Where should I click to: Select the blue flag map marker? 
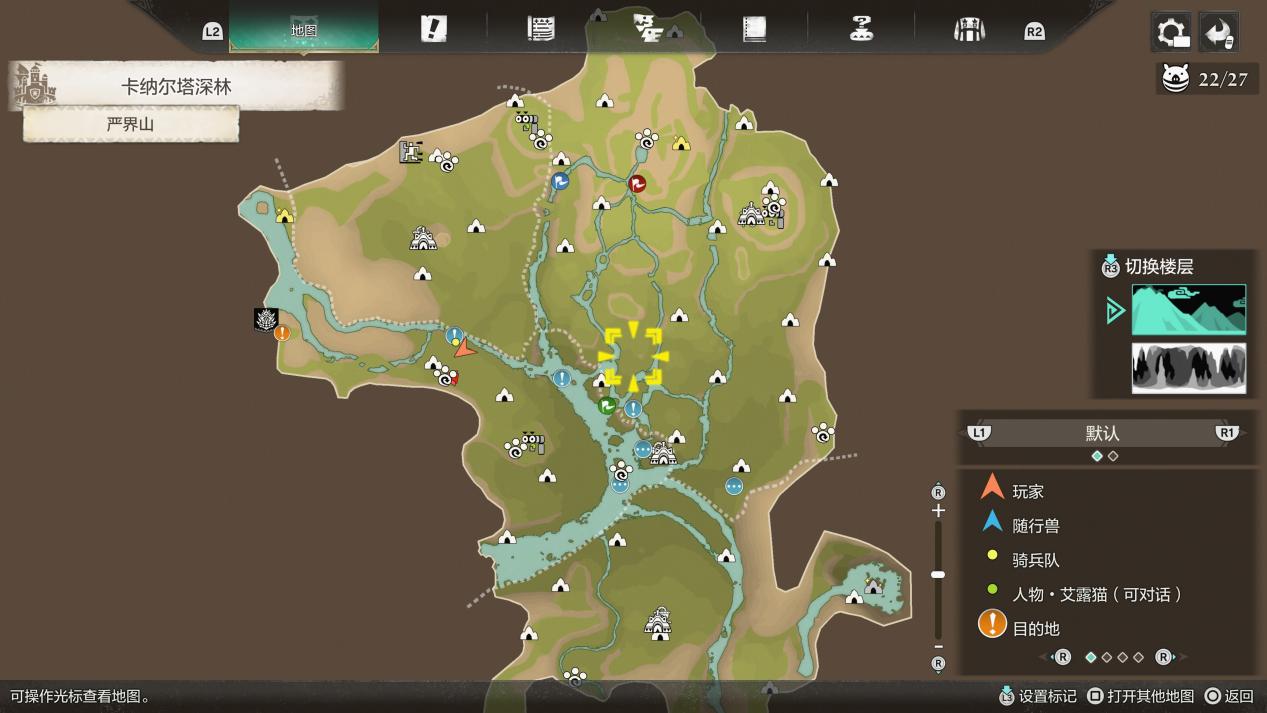click(560, 181)
